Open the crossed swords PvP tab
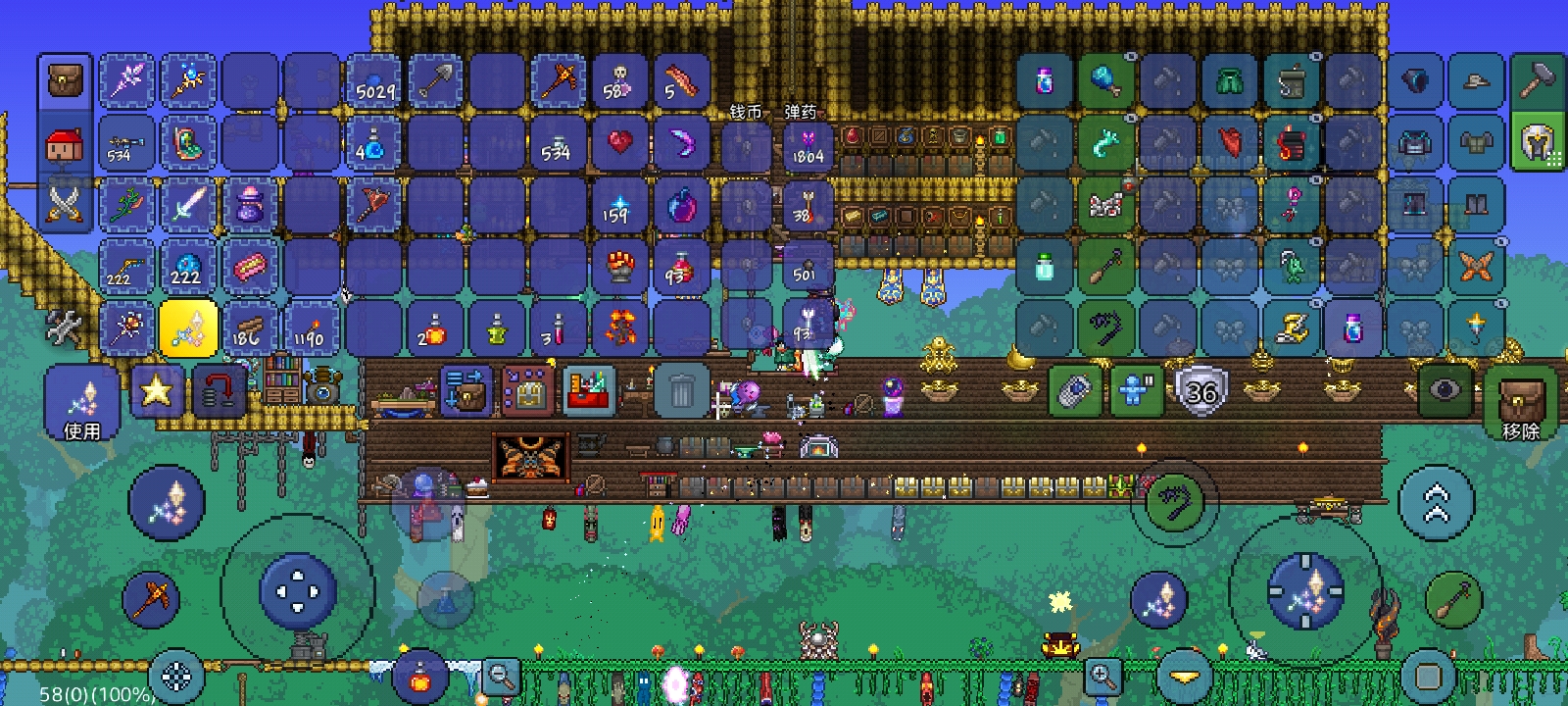Image resolution: width=1568 pixels, height=706 pixels. pyautogui.click(x=65, y=205)
